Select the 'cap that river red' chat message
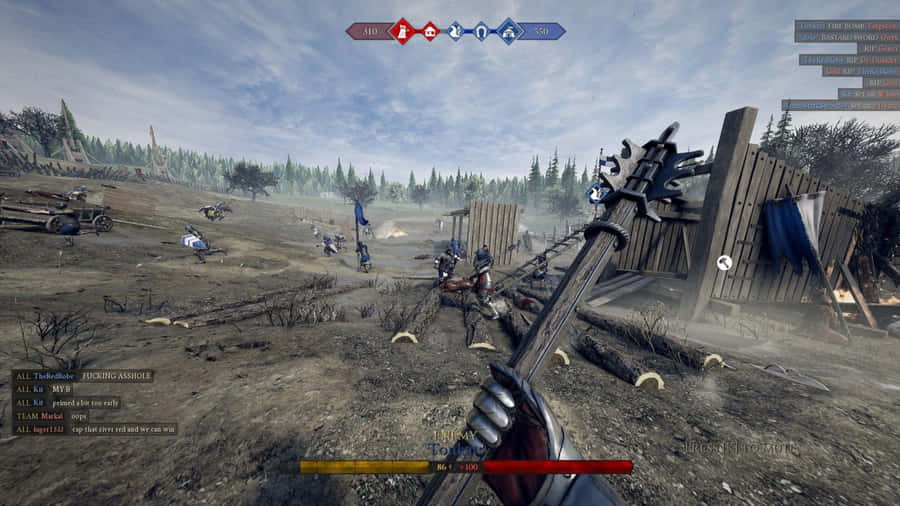Viewport: 900px width, 506px height. (x=94, y=429)
